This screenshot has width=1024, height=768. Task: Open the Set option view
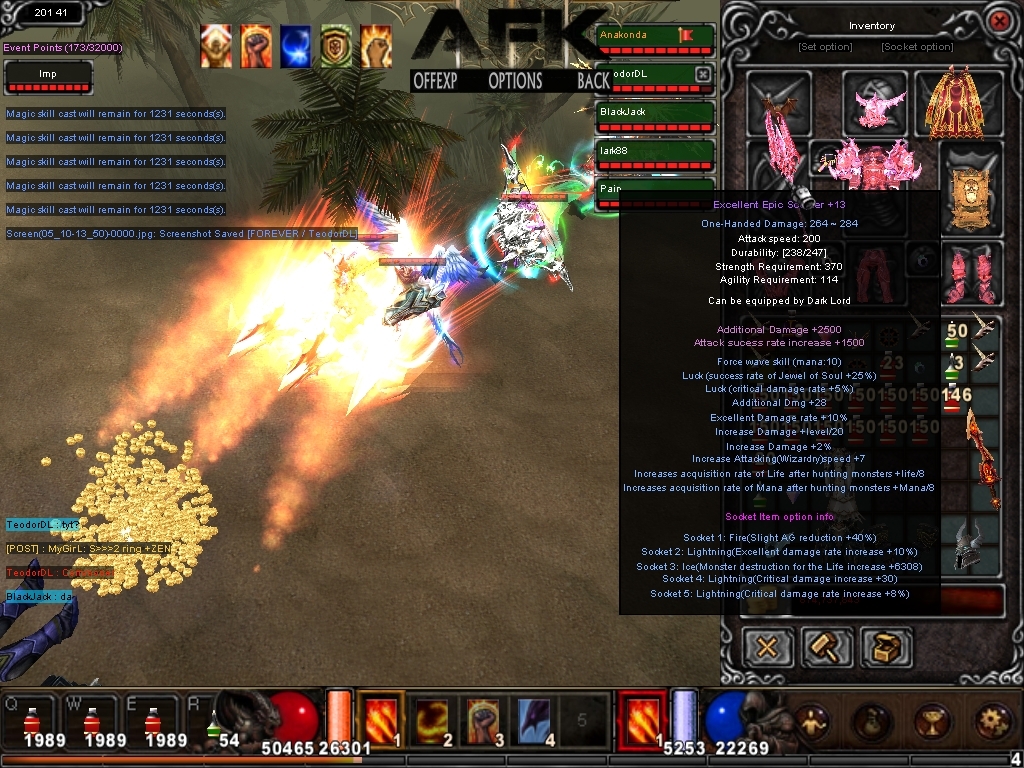point(825,47)
